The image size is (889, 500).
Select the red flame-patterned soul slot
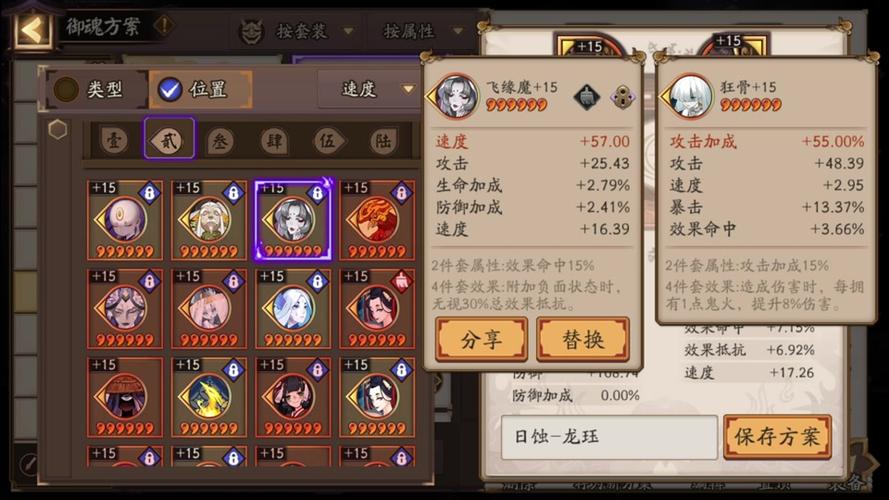click(x=377, y=221)
